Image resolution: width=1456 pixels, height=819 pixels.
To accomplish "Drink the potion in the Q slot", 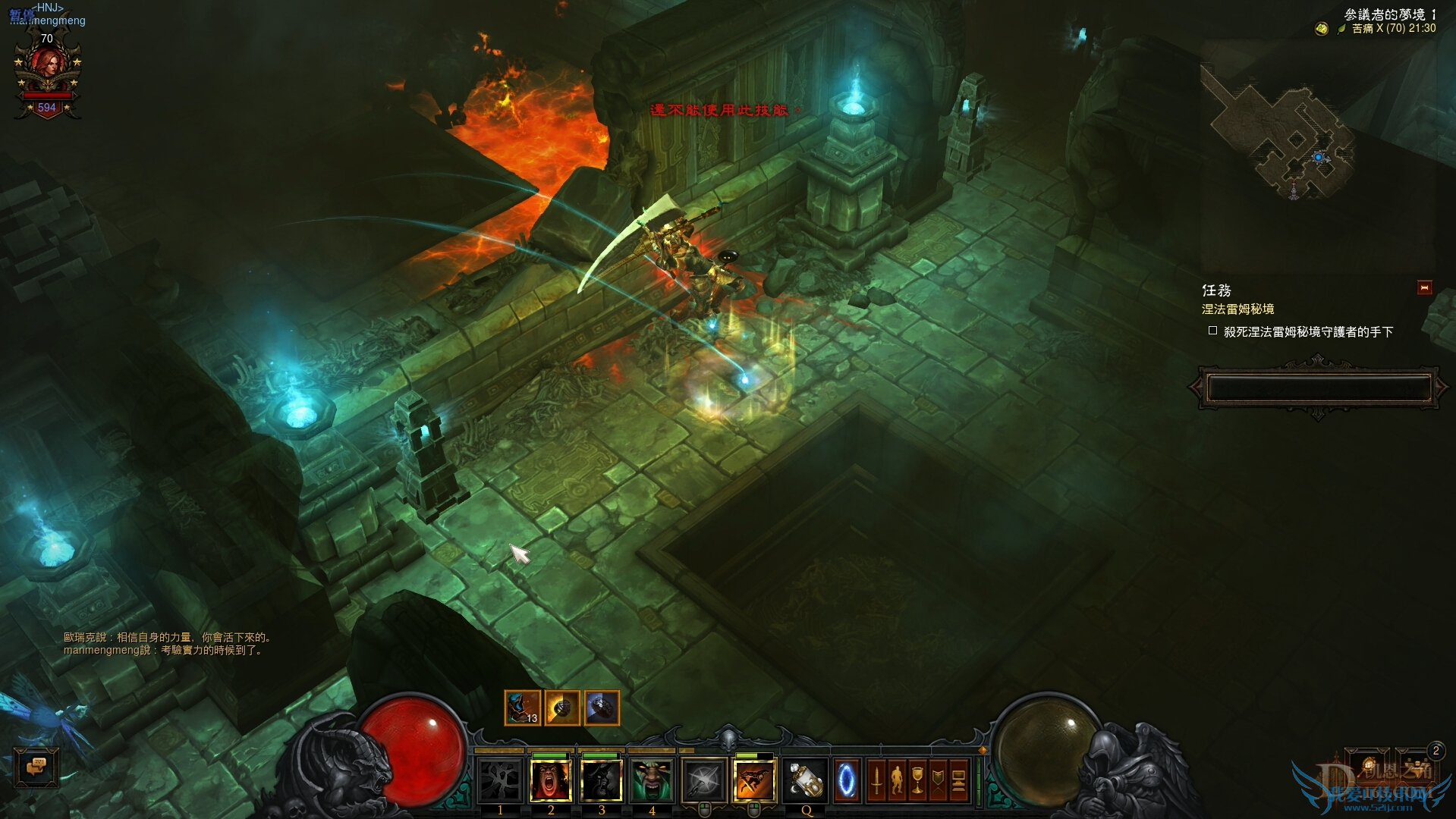I will click(x=805, y=780).
